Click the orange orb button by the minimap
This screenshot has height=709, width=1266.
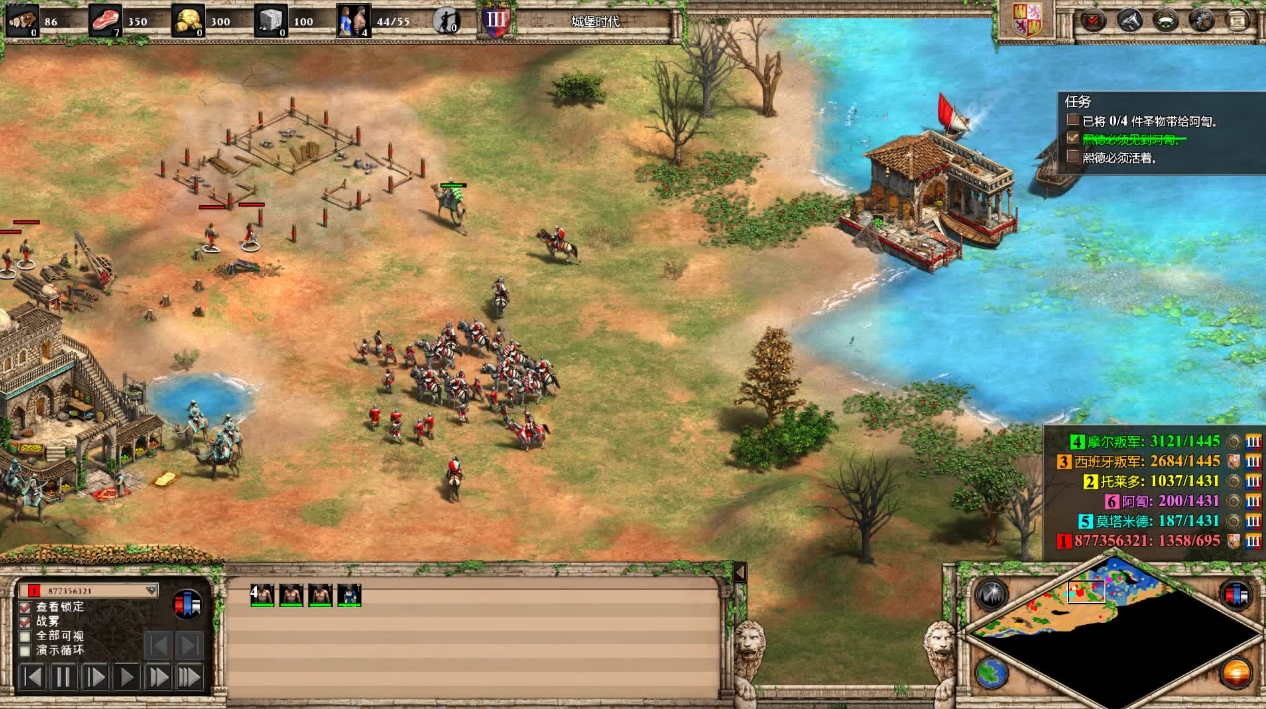pyautogui.click(x=1236, y=672)
